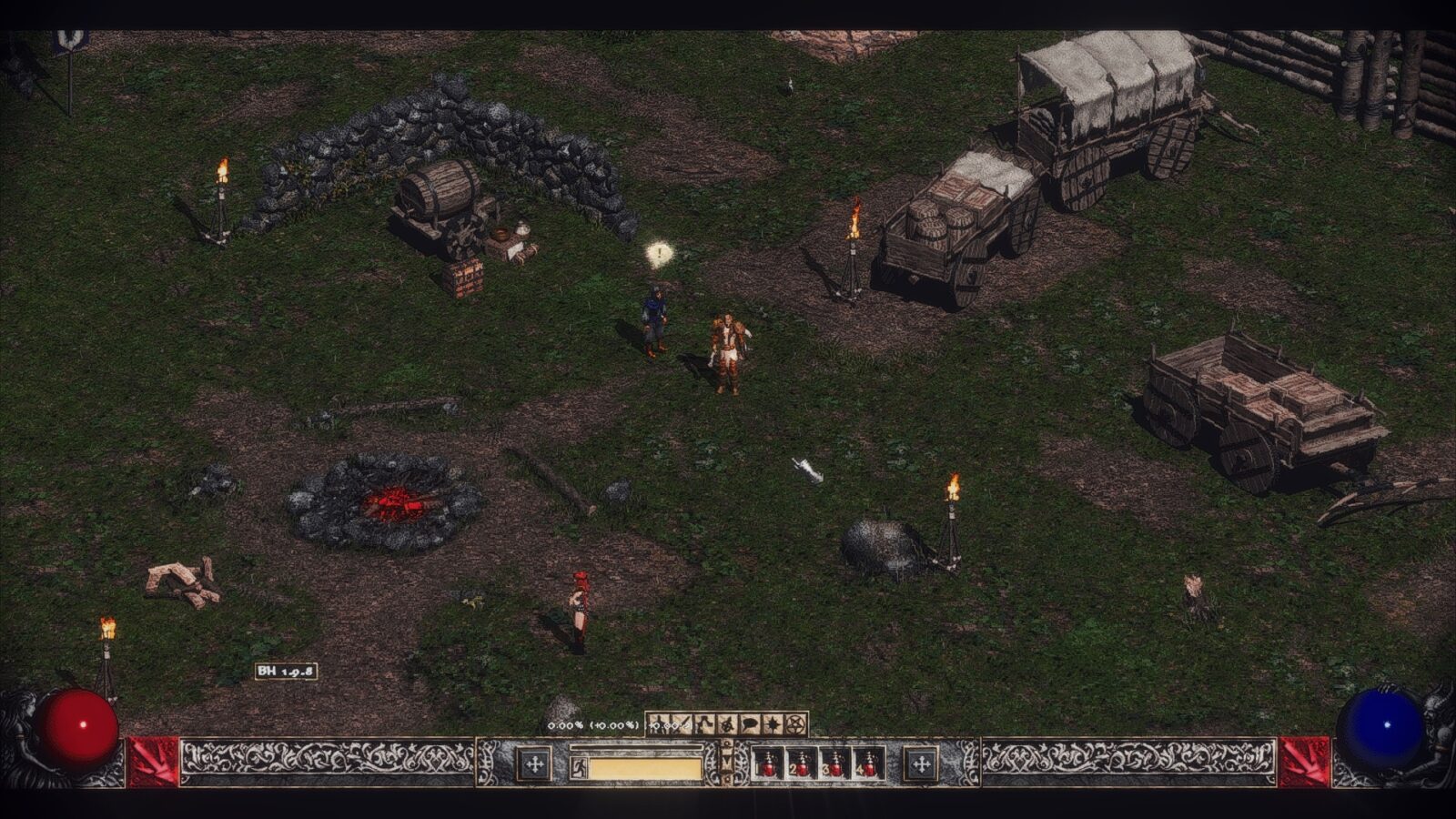Open the character sheet figure icon
The image size is (1456, 819).
(659, 724)
